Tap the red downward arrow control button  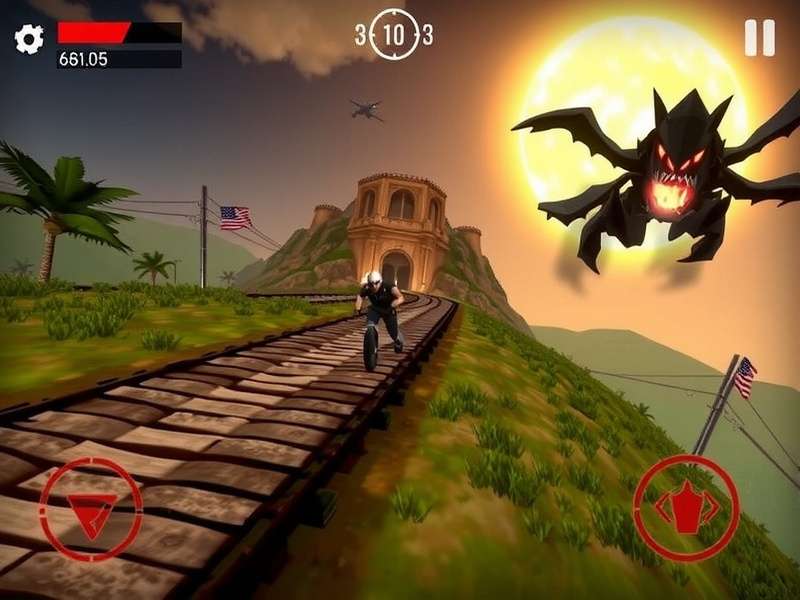(91, 509)
